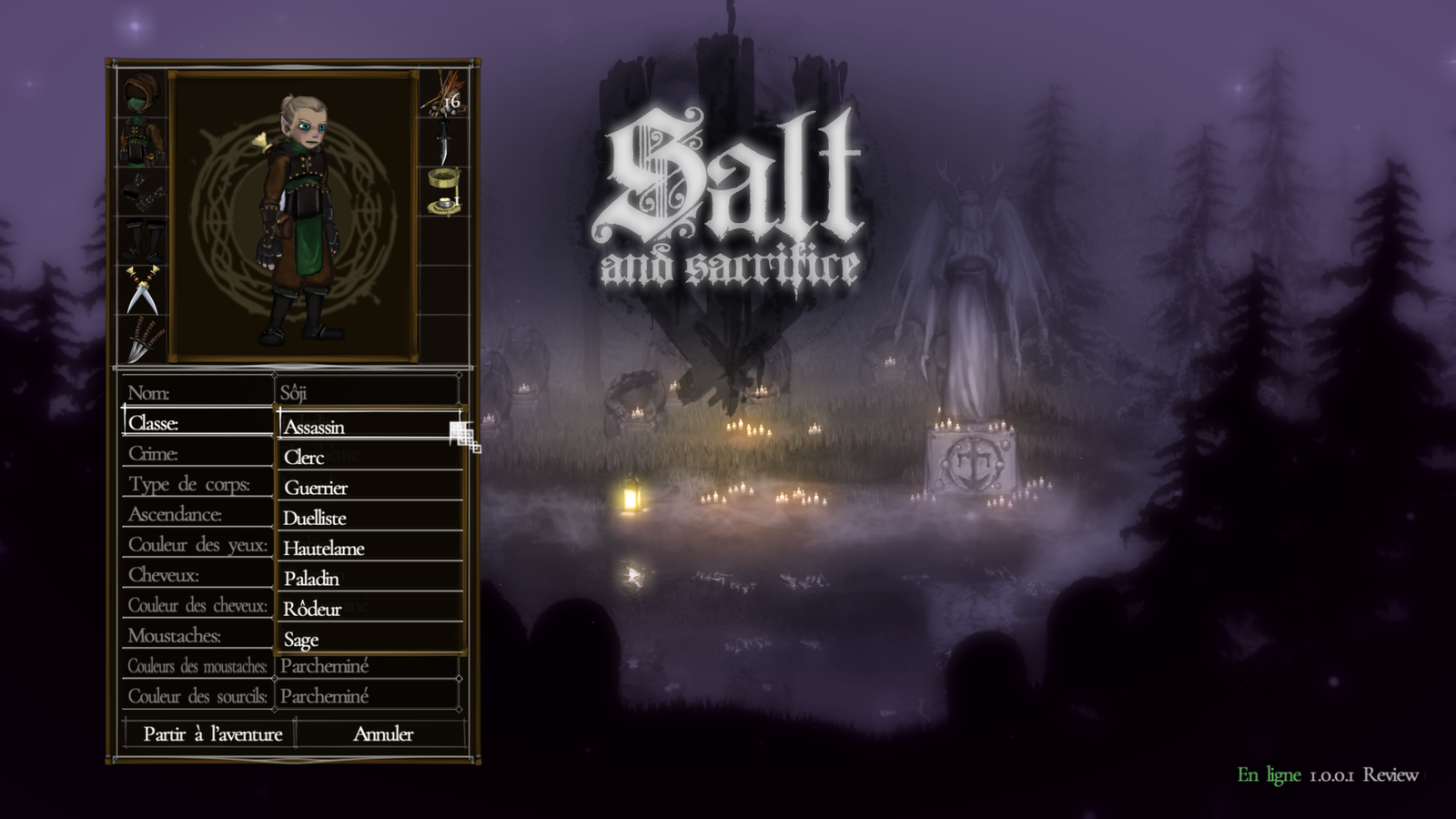Open the Cheveux hairstyle option
The image size is (1456, 819).
point(197,575)
